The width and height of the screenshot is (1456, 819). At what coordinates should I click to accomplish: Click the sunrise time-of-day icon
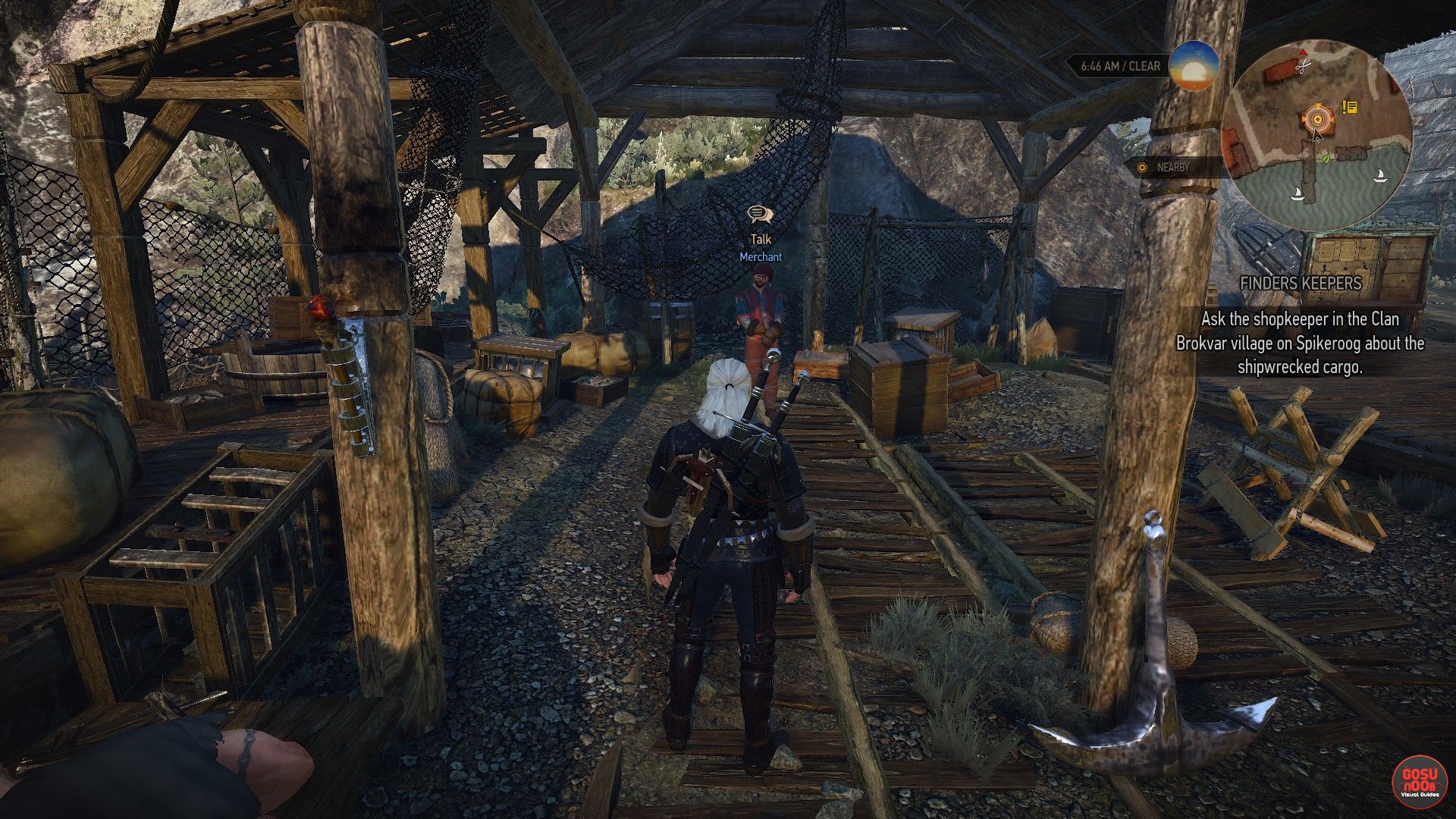tap(1194, 66)
